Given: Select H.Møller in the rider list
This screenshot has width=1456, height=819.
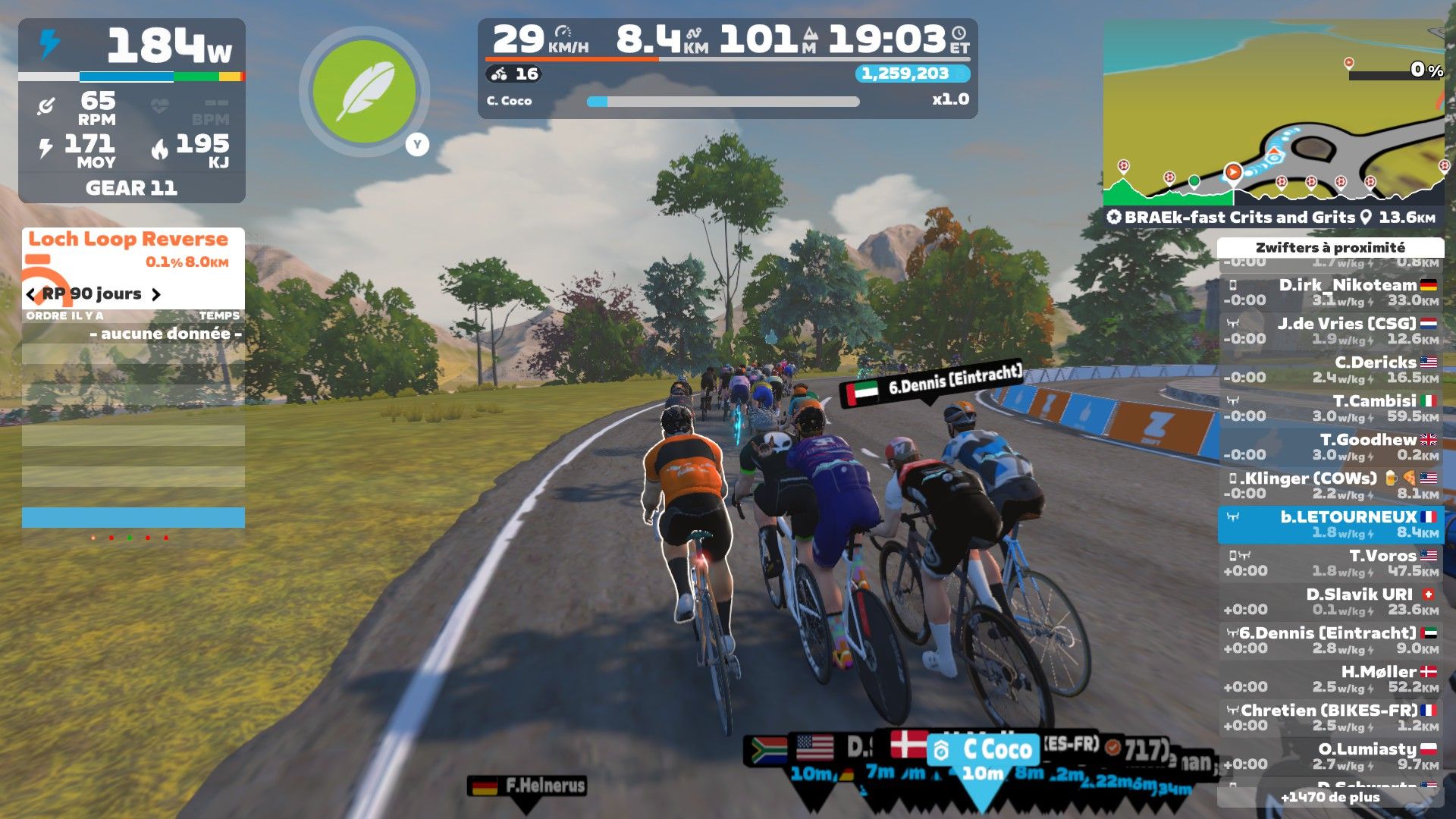Looking at the screenshot, I should [1331, 679].
